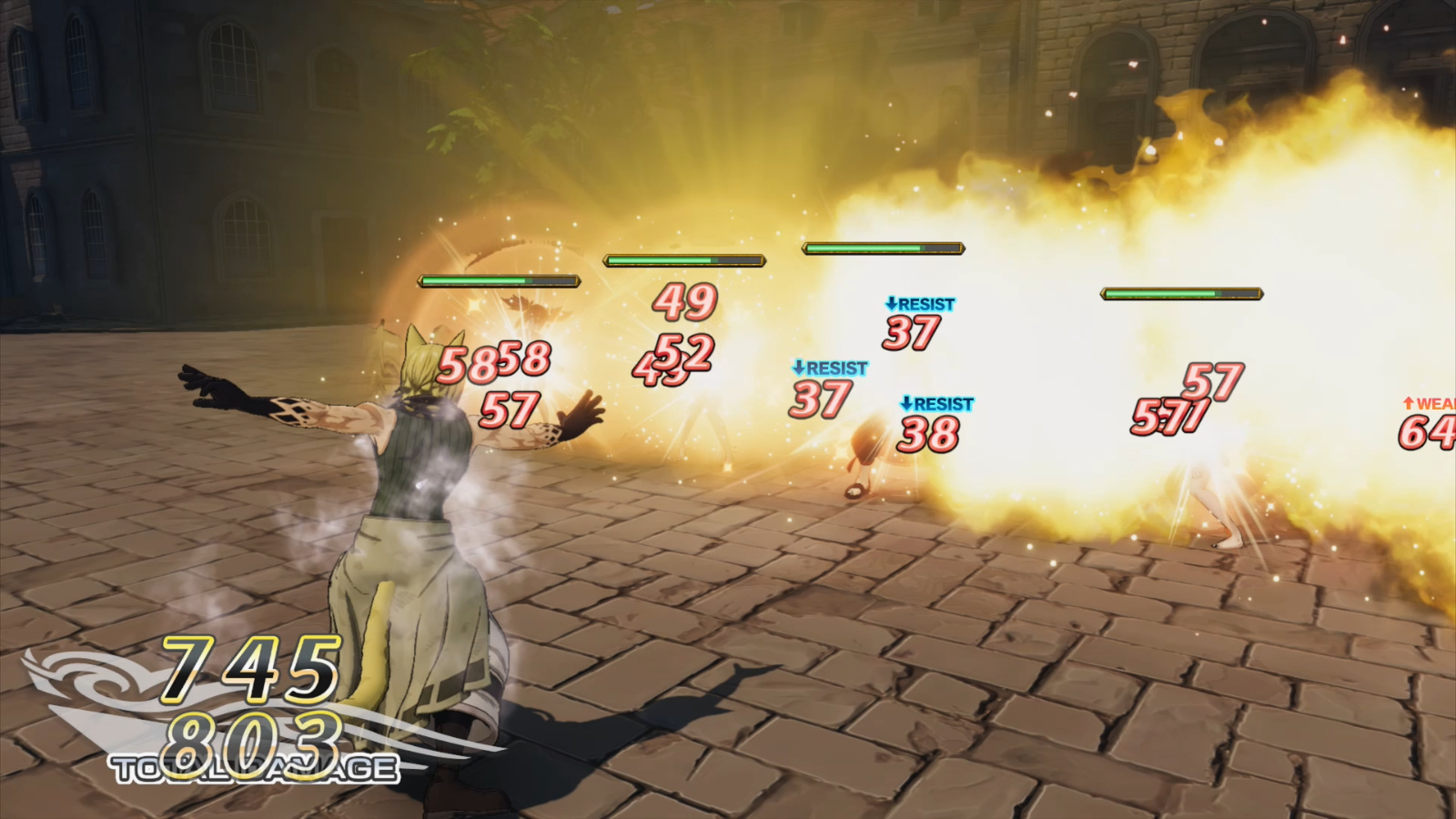Click the damage number 57 near center
Image resolution: width=1456 pixels, height=819 pixels.
click(508, 411)
